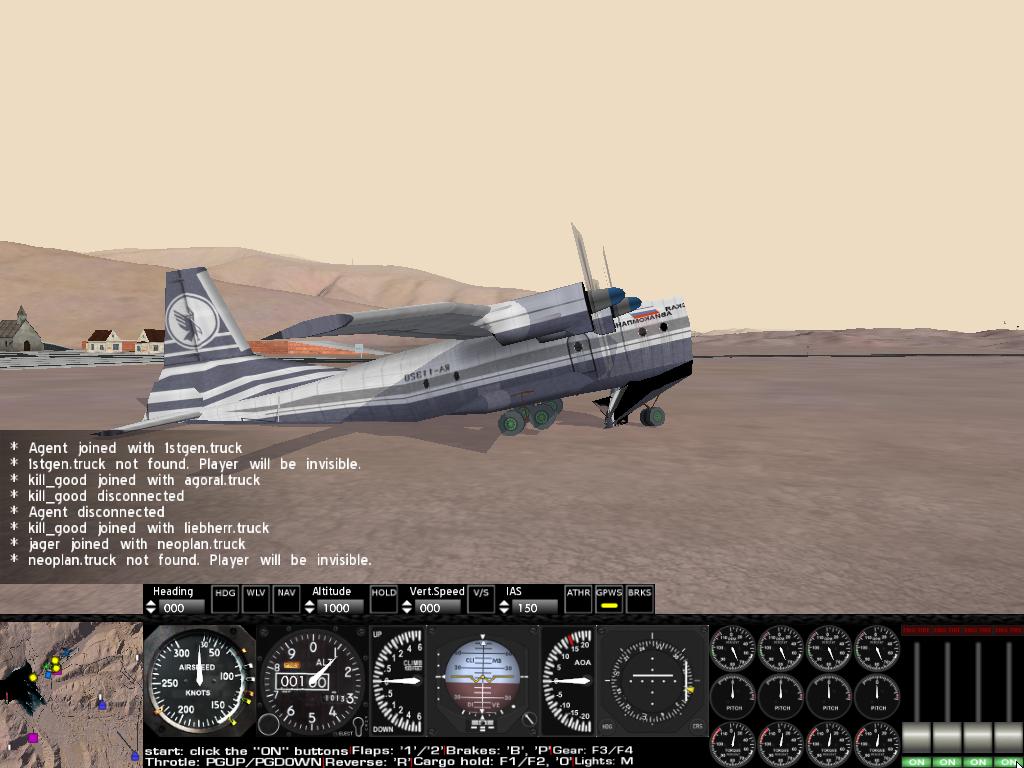Adjust the Vert.Speed stepper arrows

tap(408, 607)
